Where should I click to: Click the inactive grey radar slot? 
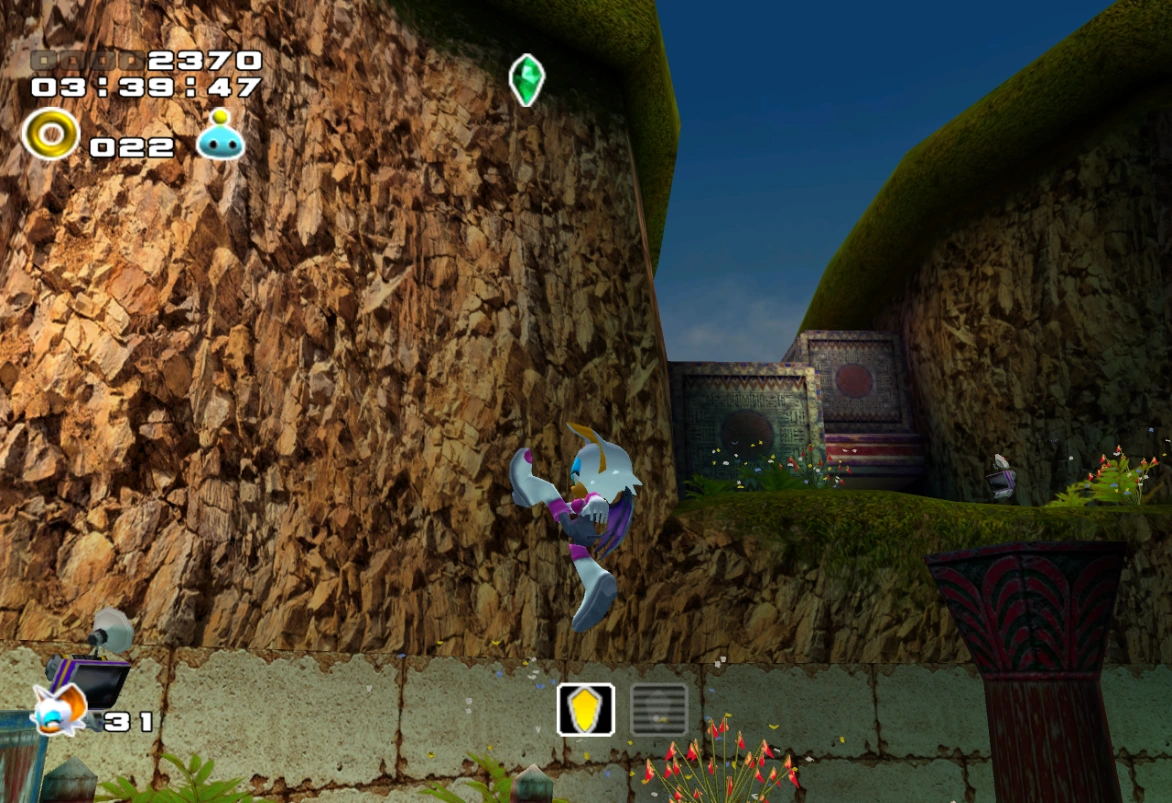[x=659, y=709]
